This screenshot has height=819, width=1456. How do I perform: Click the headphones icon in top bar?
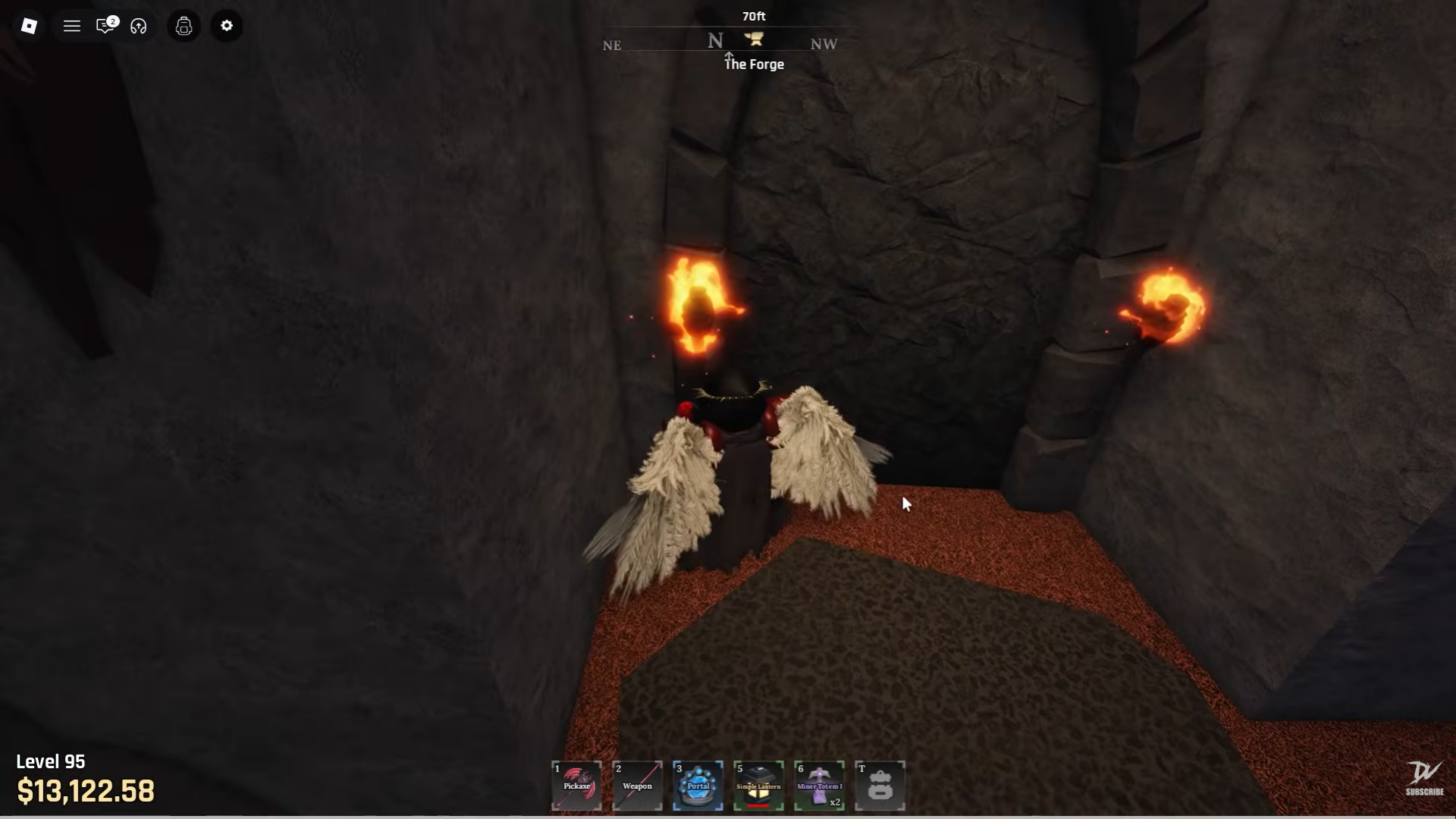(139, 27)
